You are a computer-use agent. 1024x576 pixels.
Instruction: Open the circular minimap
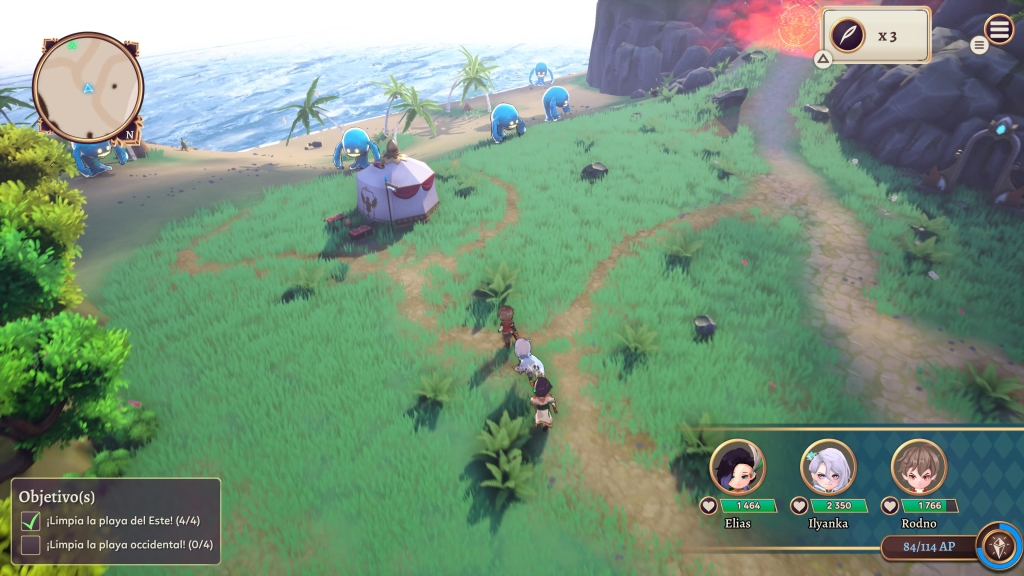[x=88, y=88]
